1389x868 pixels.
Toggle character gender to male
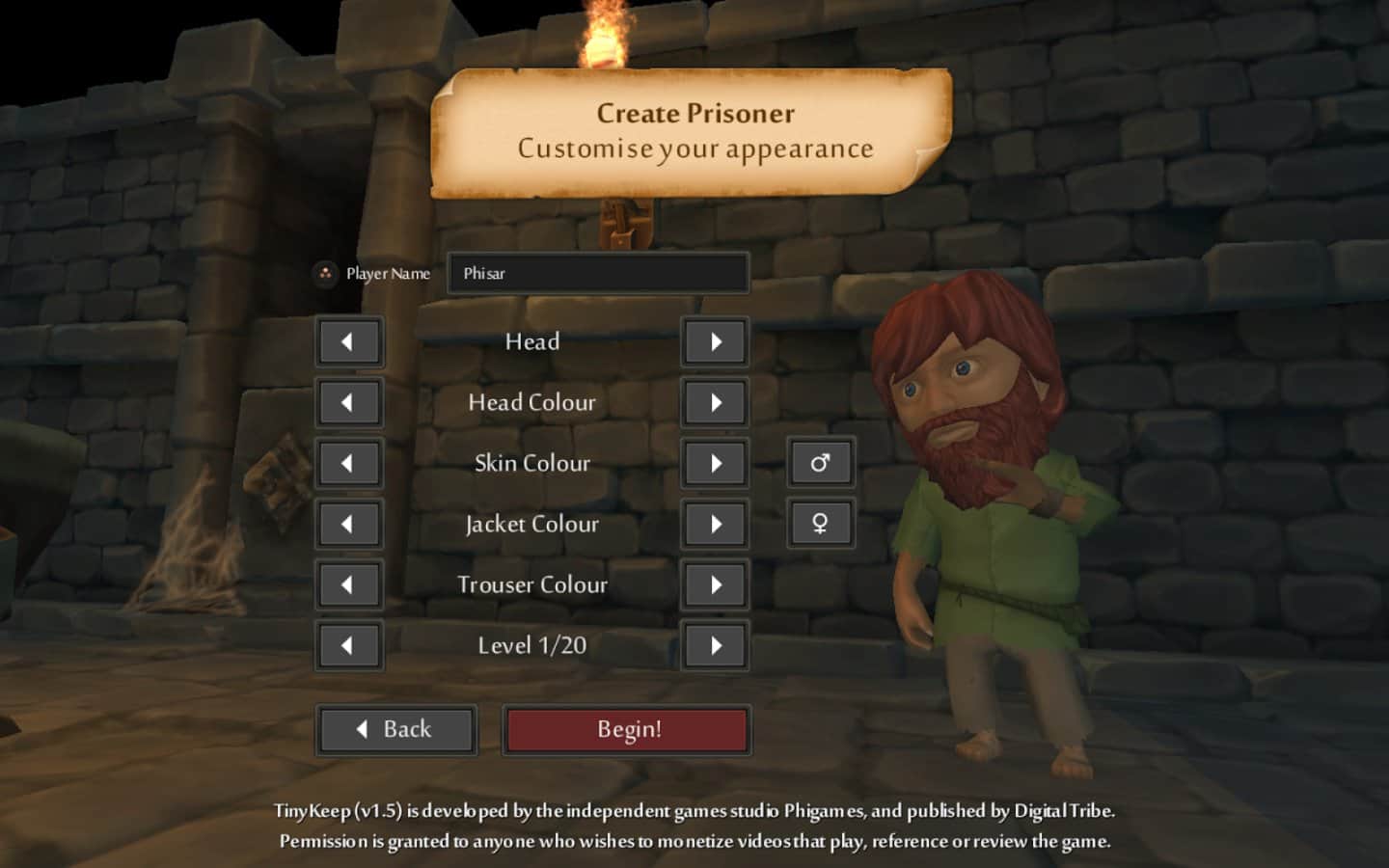(x=821, y=463)
